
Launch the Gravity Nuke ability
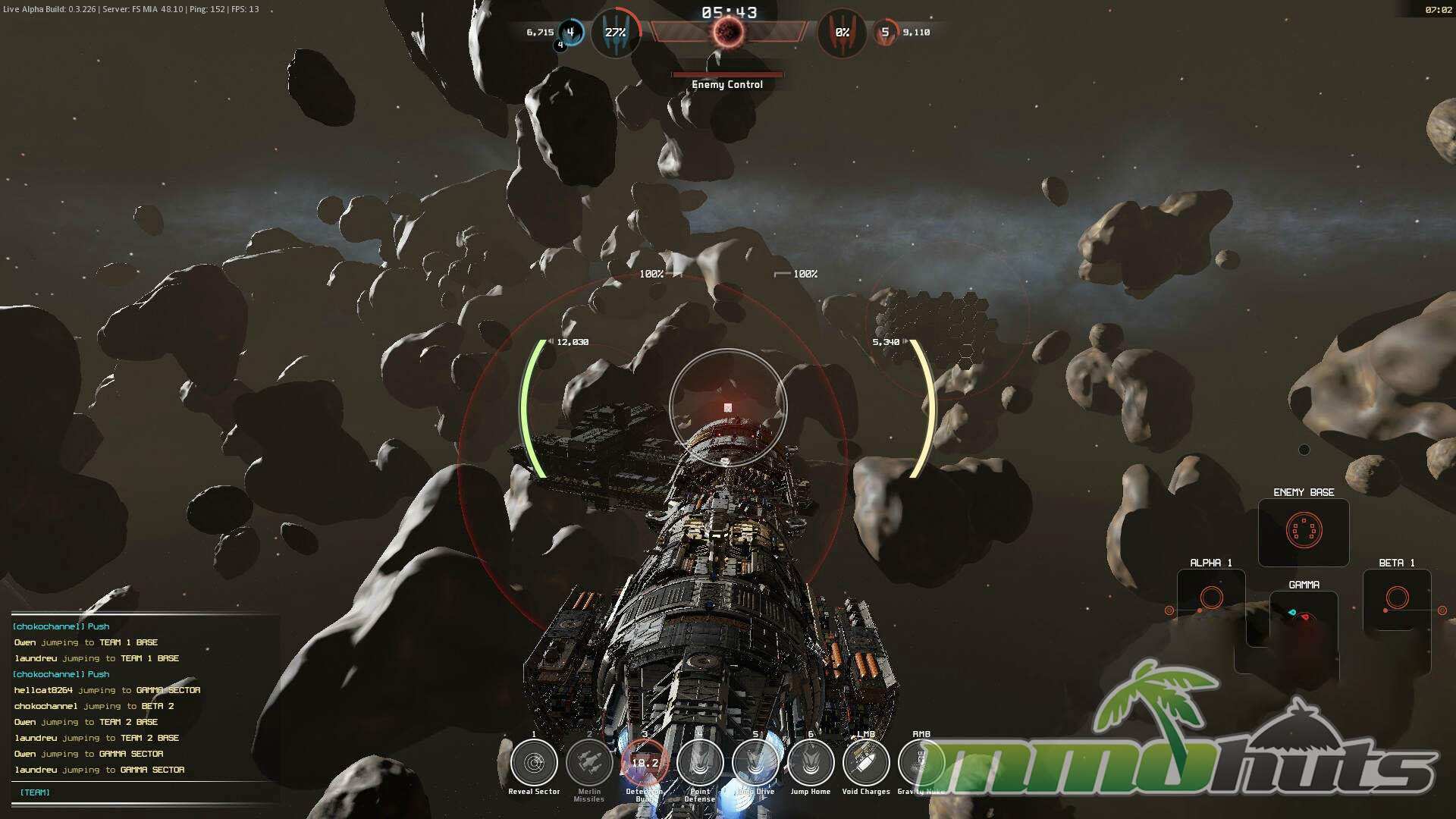click(921, 762)
